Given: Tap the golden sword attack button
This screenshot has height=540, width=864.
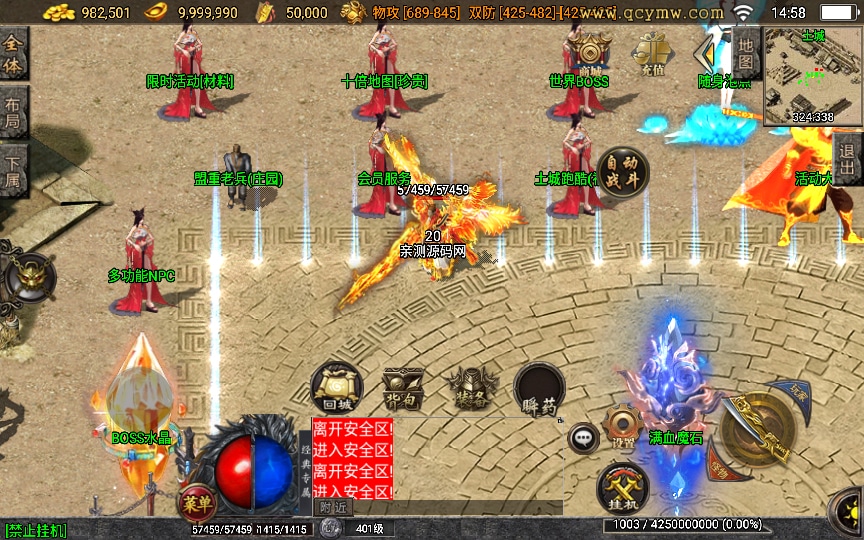Looking at the screenshot, I should click(x=757, y=427).
